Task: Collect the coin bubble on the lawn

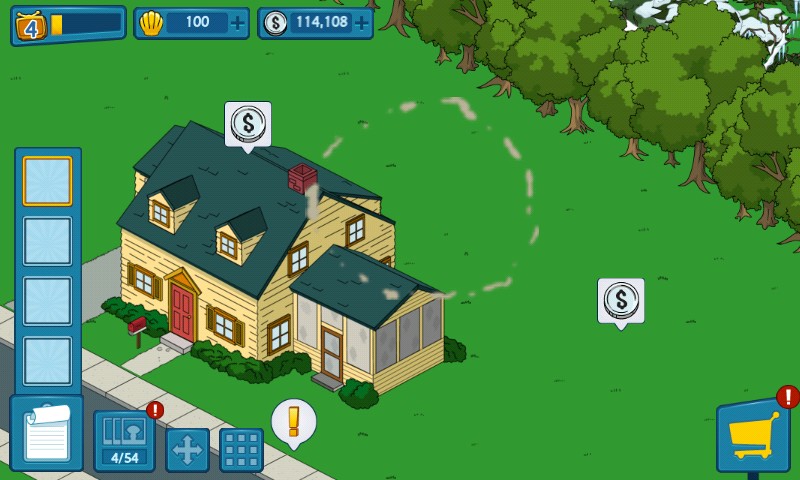Action: point(620,300)
